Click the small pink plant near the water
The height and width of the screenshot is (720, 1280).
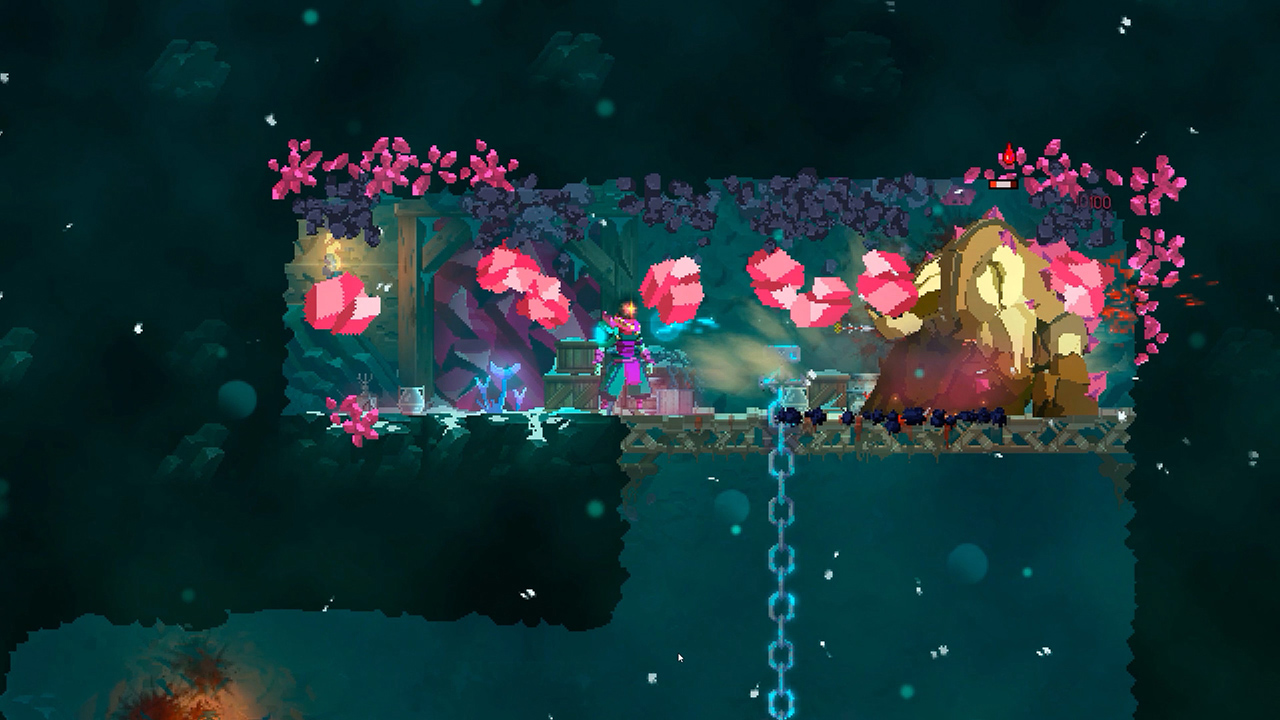(352, 418)
